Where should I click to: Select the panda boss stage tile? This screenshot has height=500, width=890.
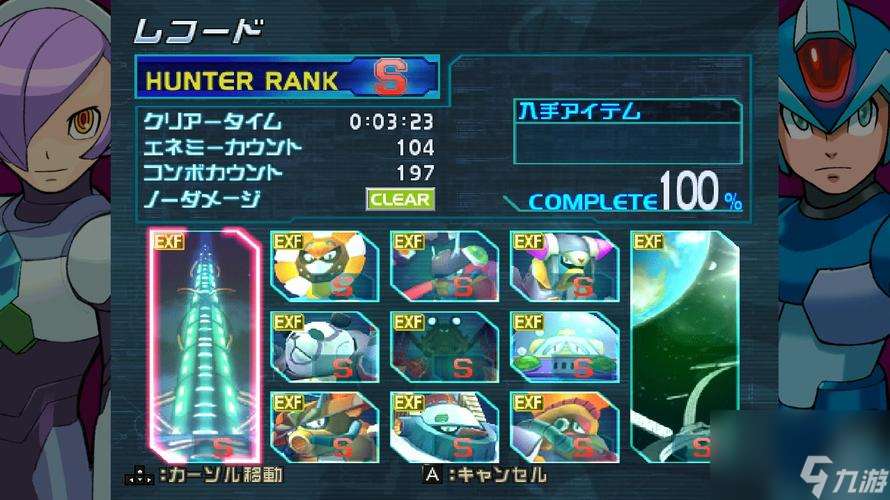click(325, 347)
